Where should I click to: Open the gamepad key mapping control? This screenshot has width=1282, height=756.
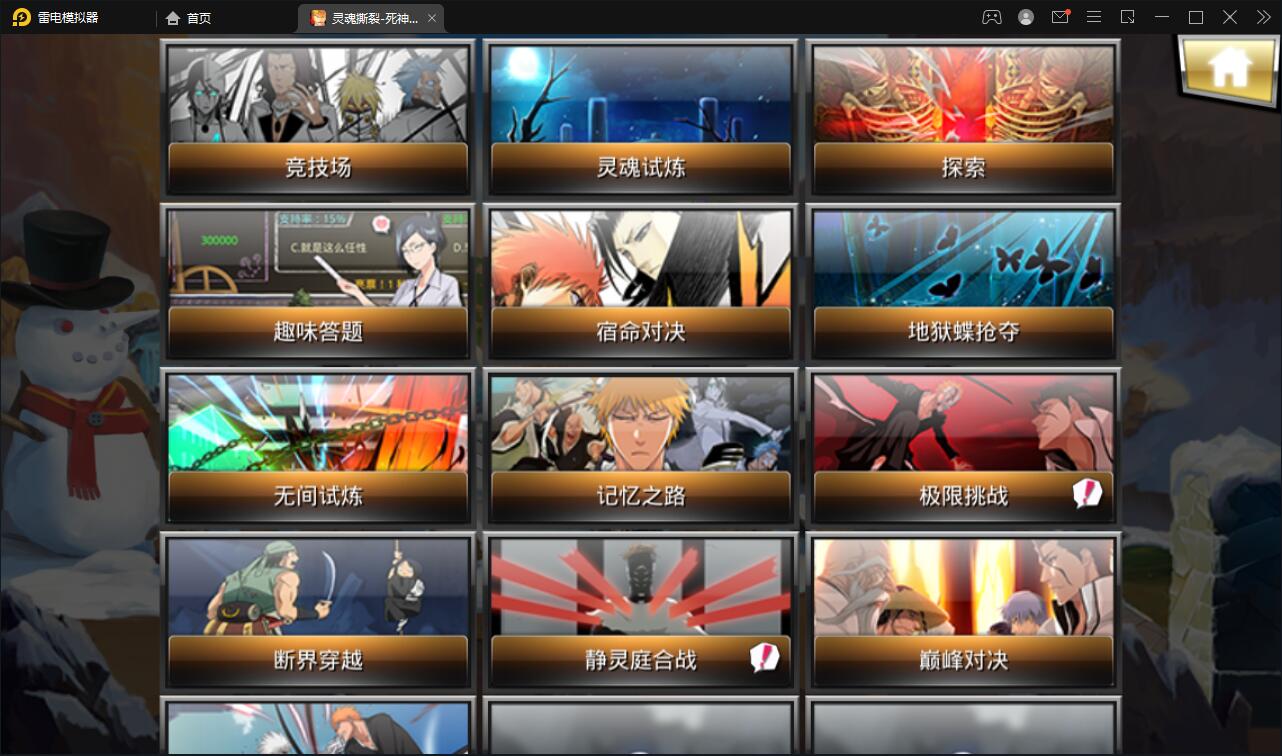990,17
